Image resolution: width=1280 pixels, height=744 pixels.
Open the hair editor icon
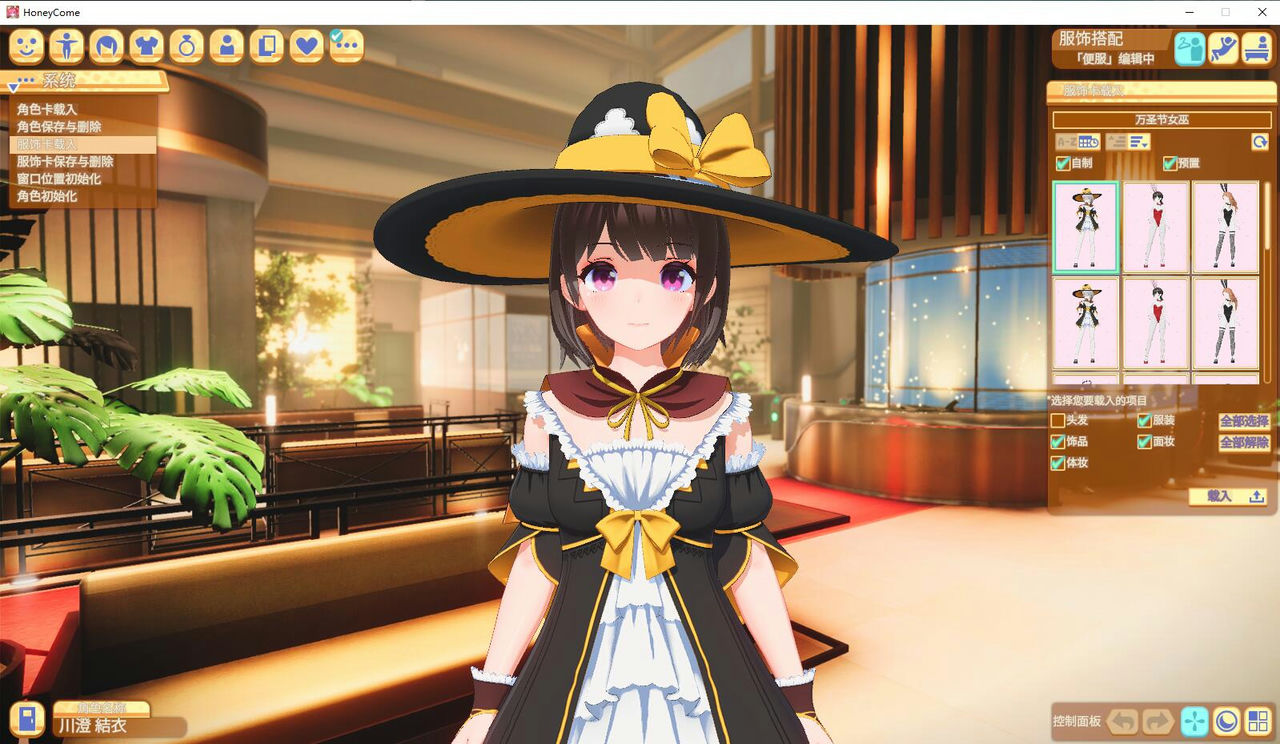click(x=106, y=46)
